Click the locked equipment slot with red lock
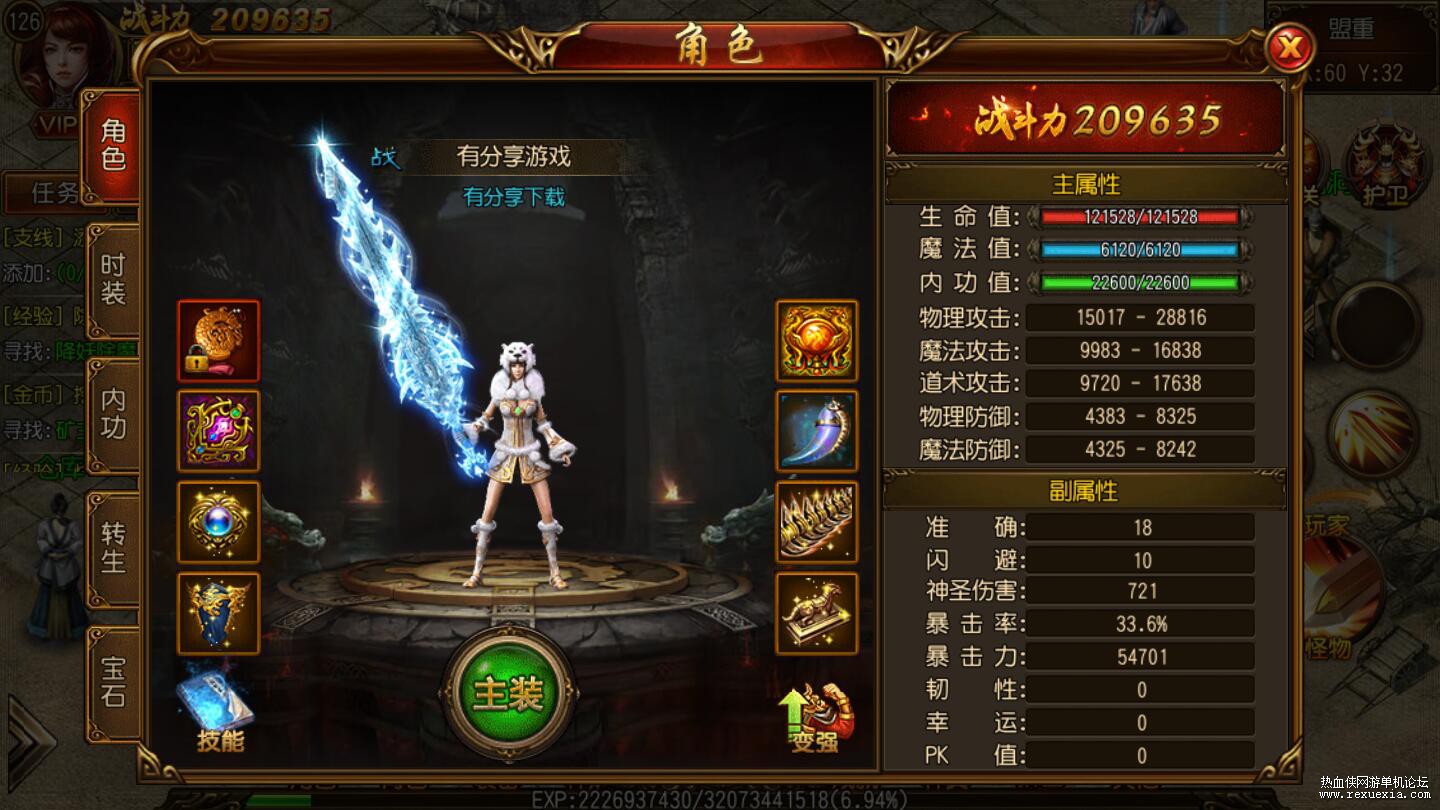The image size is (1440, 810). [218, 340]
